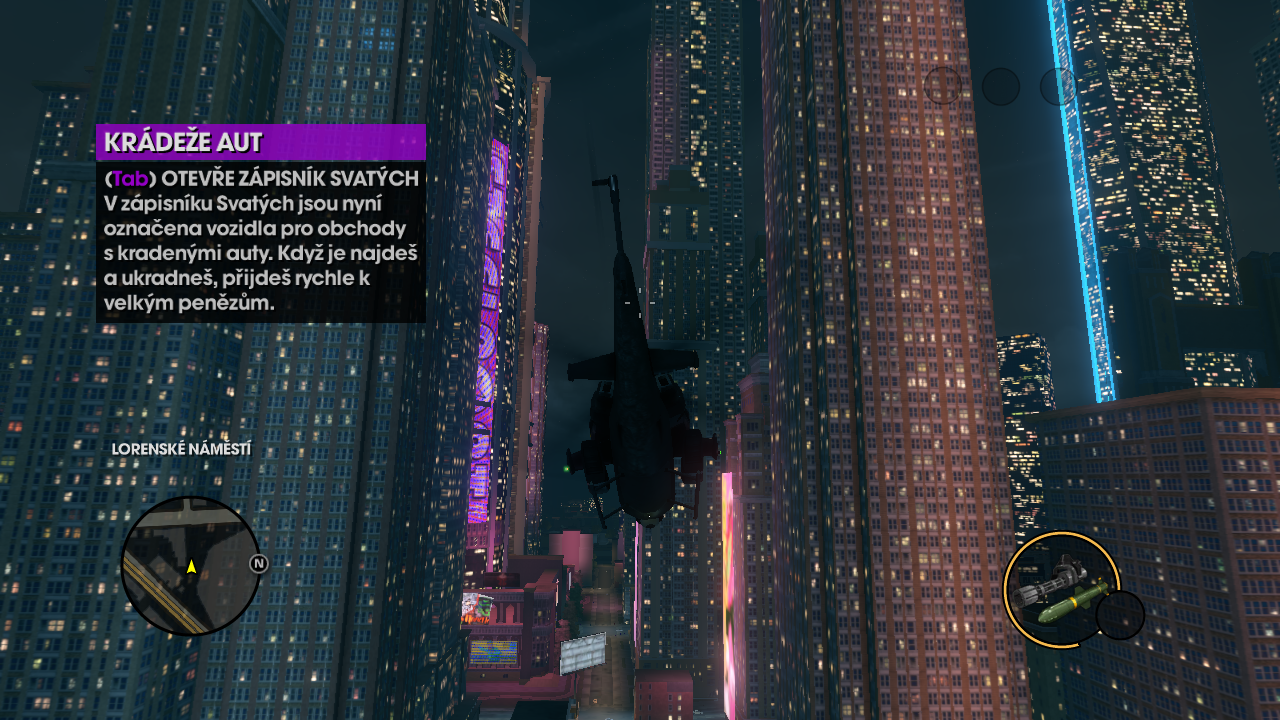Select the minigun and rocket weapon icon
This screenshot has height=720, width=1280.
coord(1060,590)
